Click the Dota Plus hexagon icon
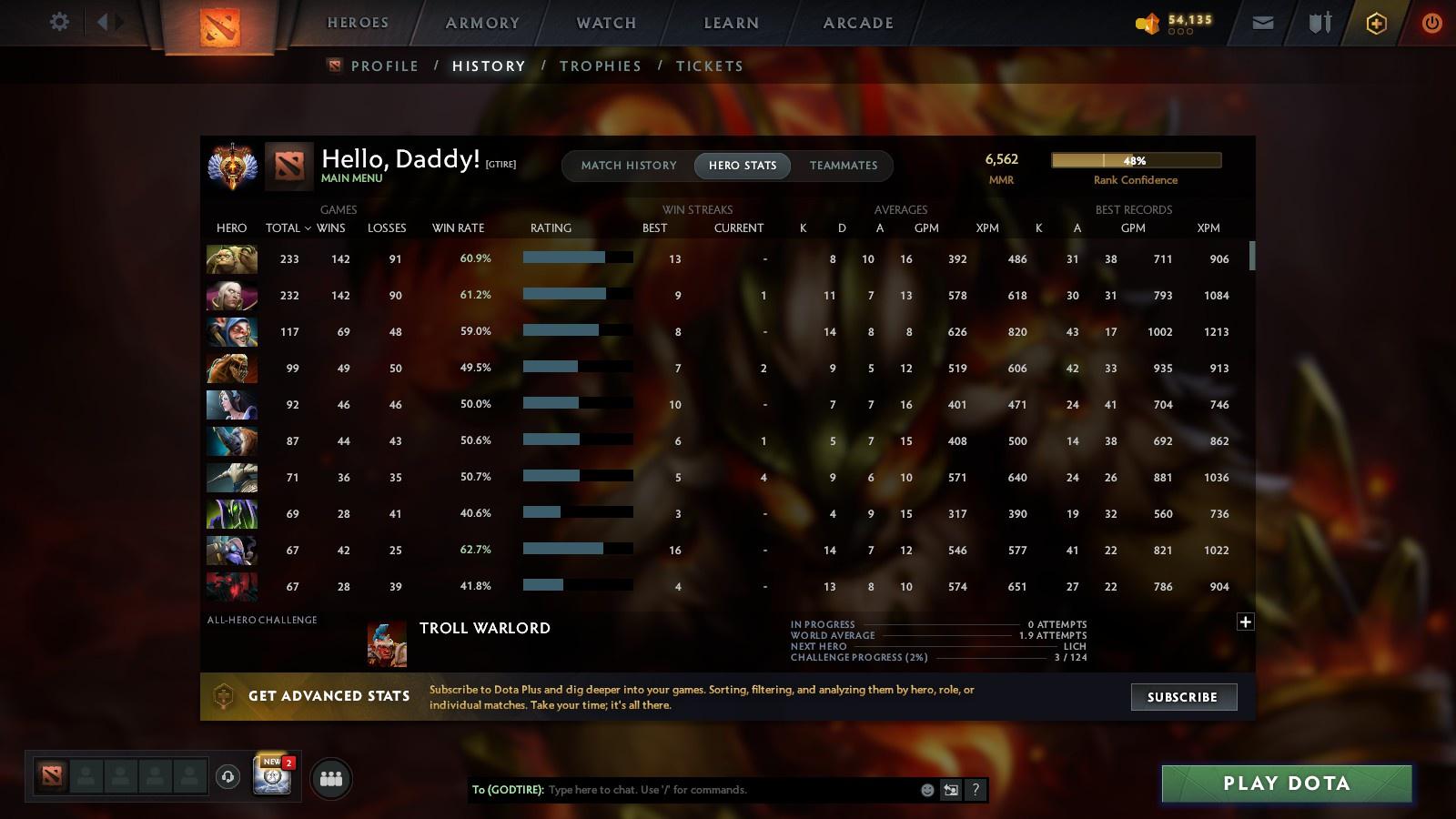This screenshot has width=1456, height=819. point(1375,22)
